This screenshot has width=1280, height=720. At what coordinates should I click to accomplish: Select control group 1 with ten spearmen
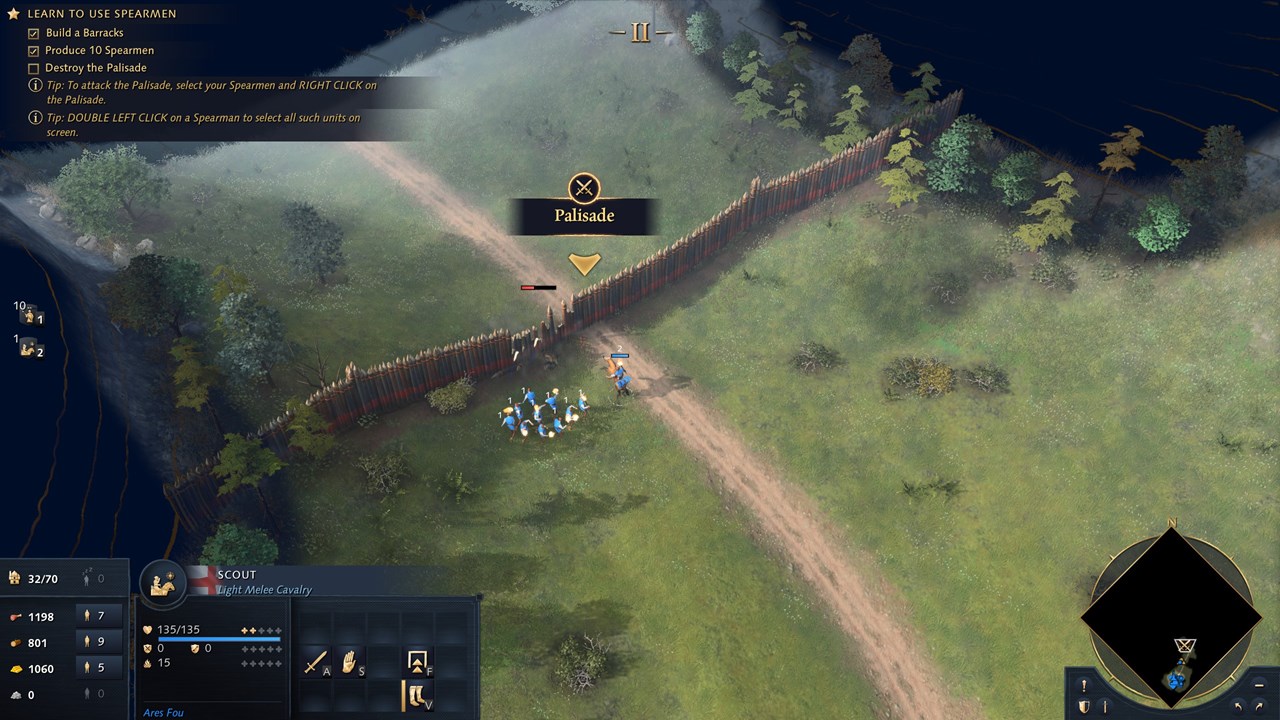[30, 315]
